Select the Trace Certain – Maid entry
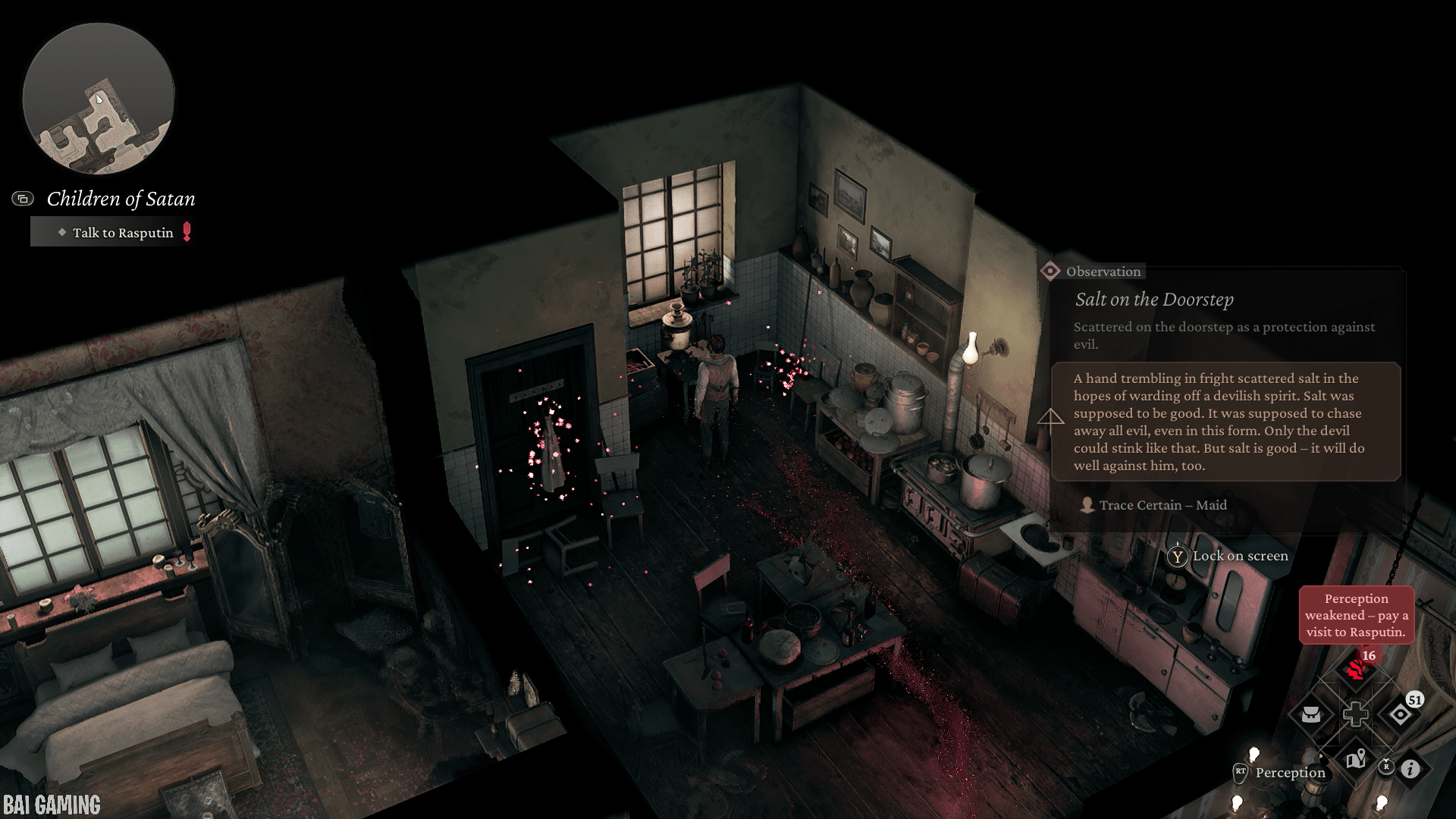Viewport: 1456px width, 819px height. tap(1162, 505)
